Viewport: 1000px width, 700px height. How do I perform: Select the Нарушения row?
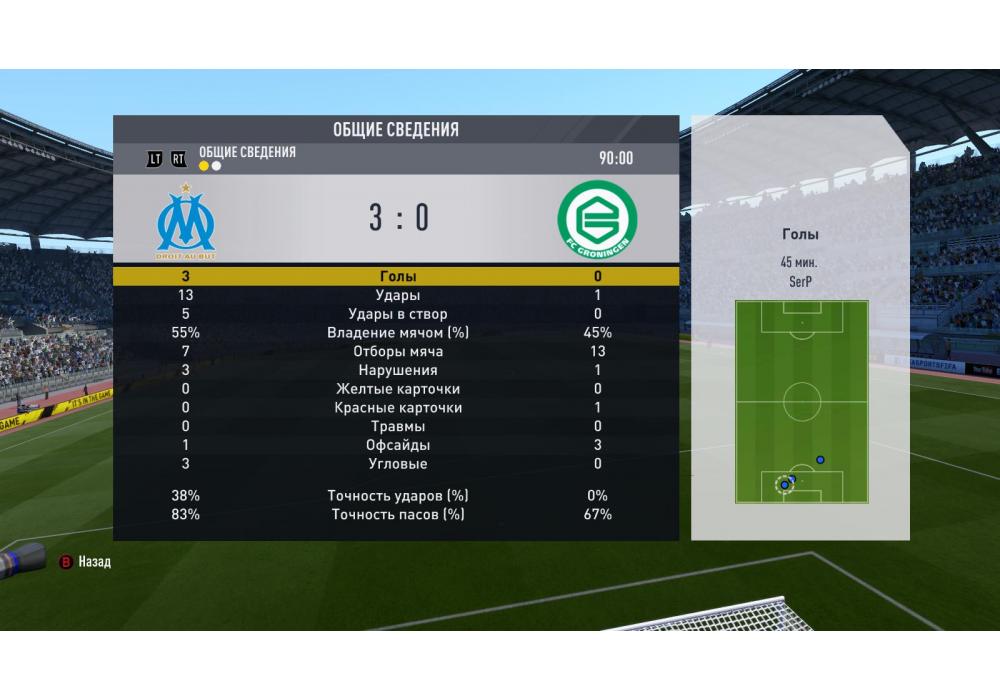click(397, 370)
